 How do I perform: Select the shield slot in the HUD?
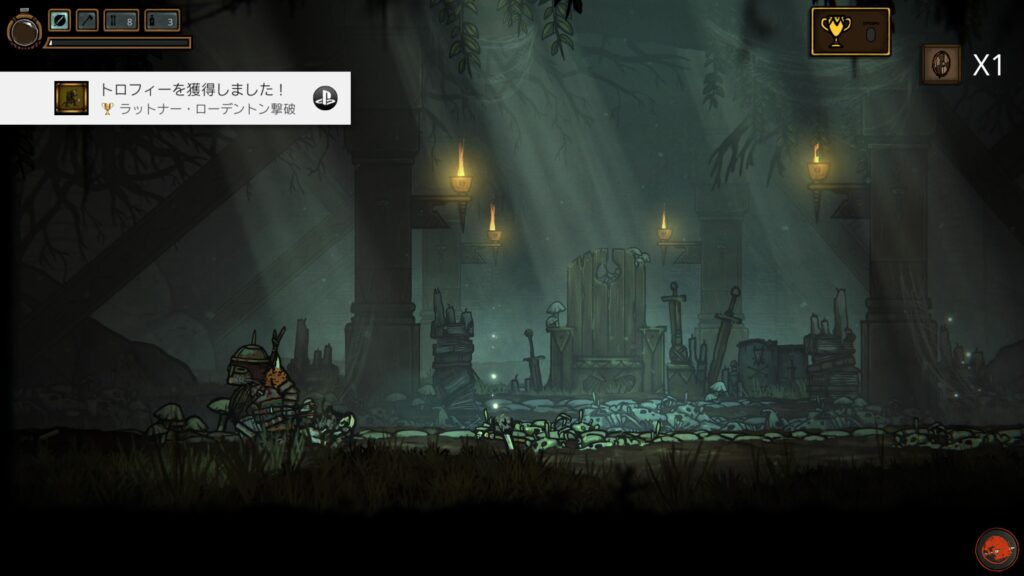[60, 20]
